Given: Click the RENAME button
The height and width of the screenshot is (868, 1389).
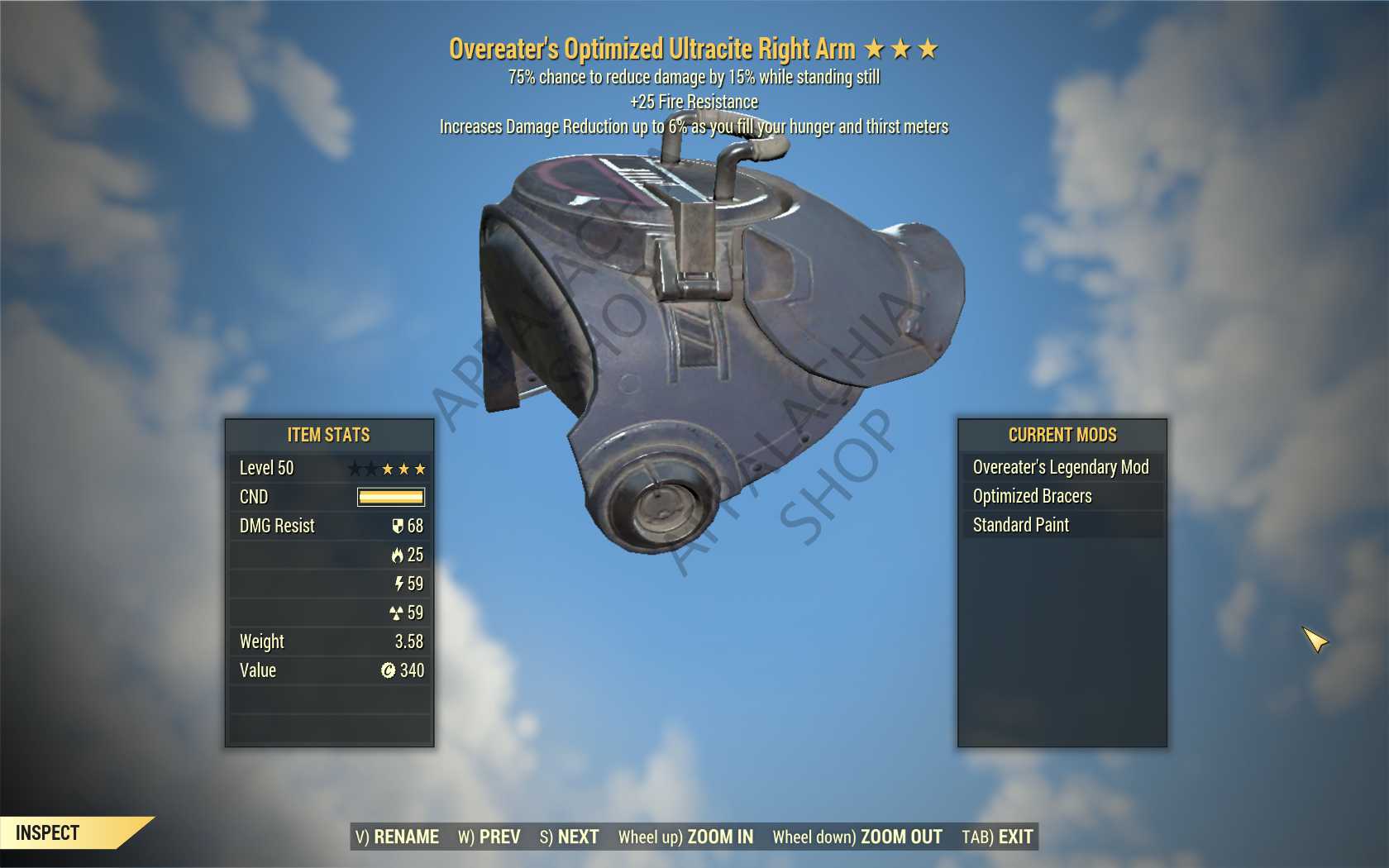Looking at the screenshot, I should coord(398,837).
